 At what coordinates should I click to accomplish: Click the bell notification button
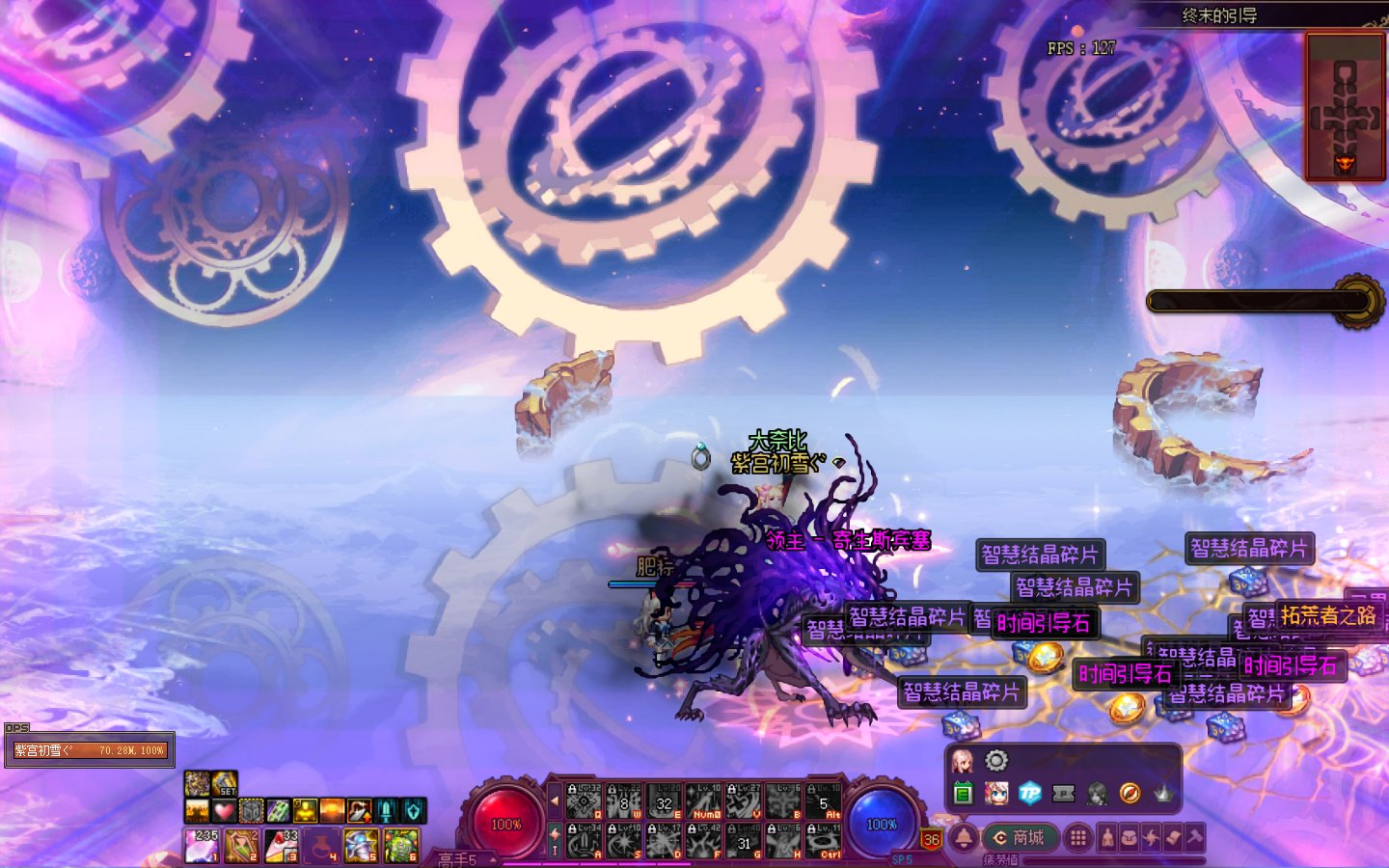pyautogui.click(x=963, y=837)
